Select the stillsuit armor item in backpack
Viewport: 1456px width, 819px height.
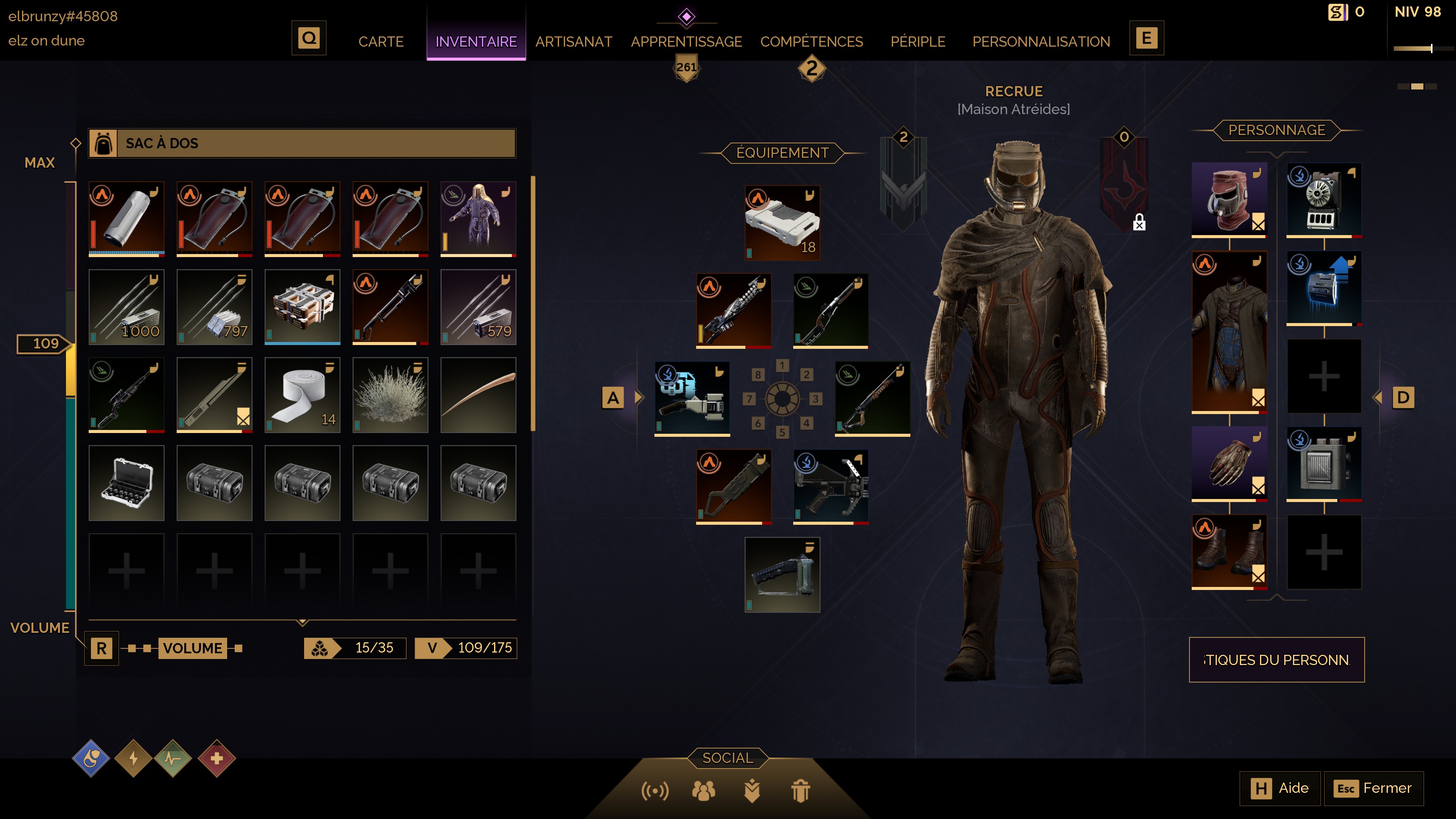[x=478, y=219]
